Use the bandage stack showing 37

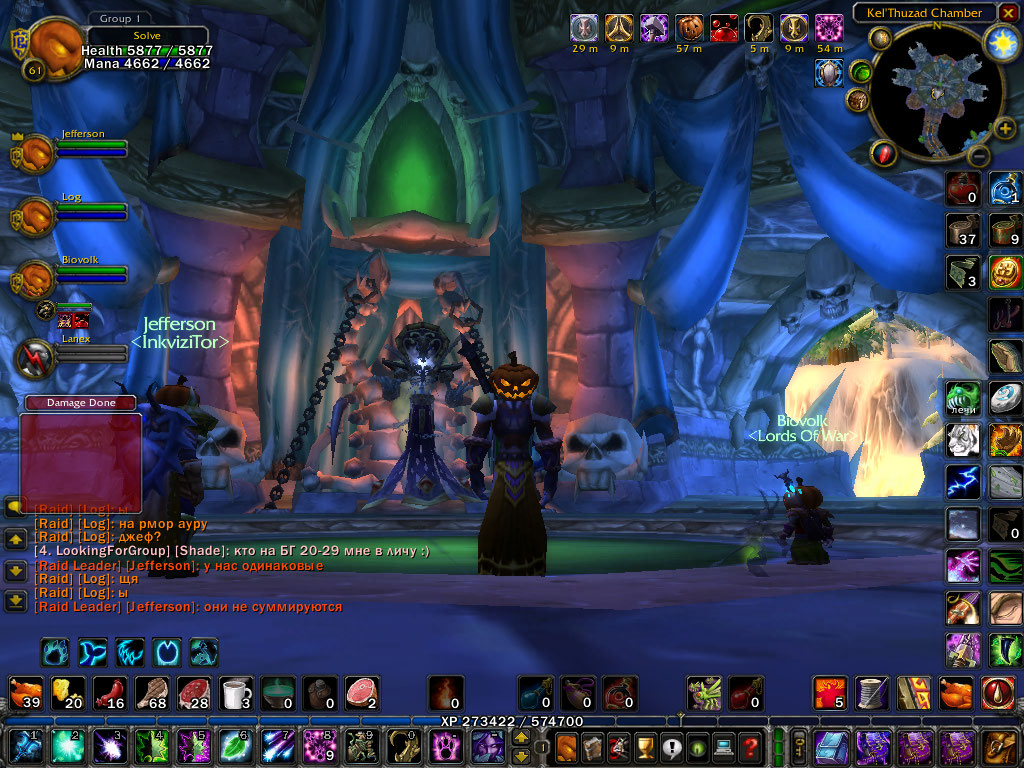pyautogui.click(x=963, y=230)
